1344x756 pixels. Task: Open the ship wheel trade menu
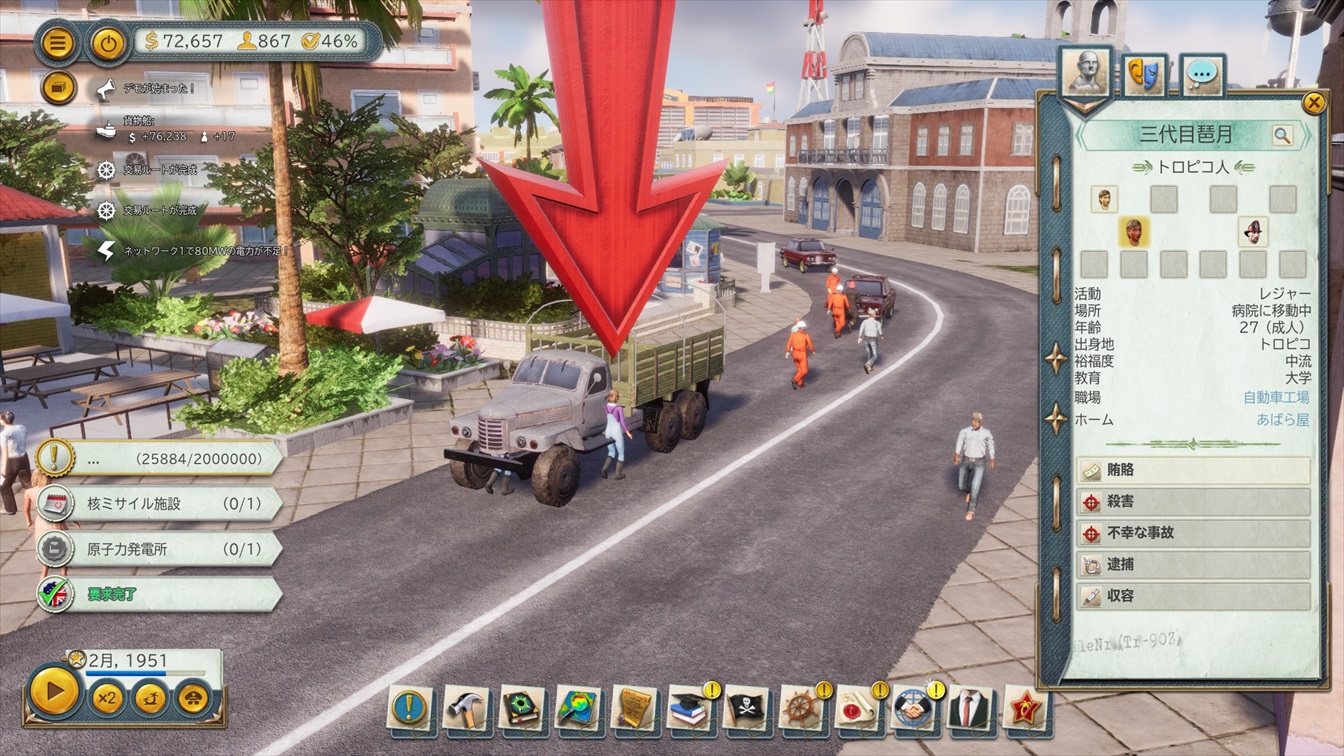coord(801,708)
